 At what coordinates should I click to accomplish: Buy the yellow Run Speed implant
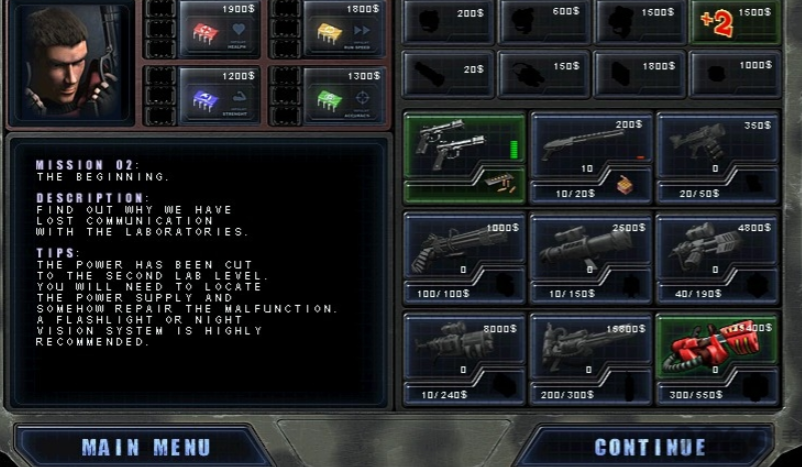click(343, 29)
